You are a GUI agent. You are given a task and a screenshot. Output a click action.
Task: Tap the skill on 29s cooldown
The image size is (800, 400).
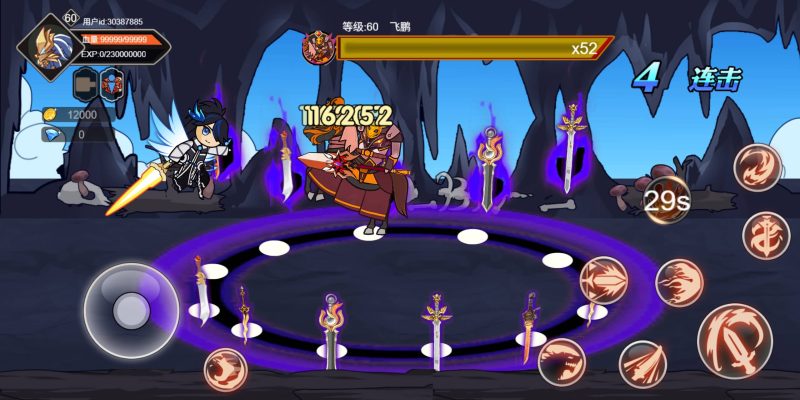tap(666, 200)
